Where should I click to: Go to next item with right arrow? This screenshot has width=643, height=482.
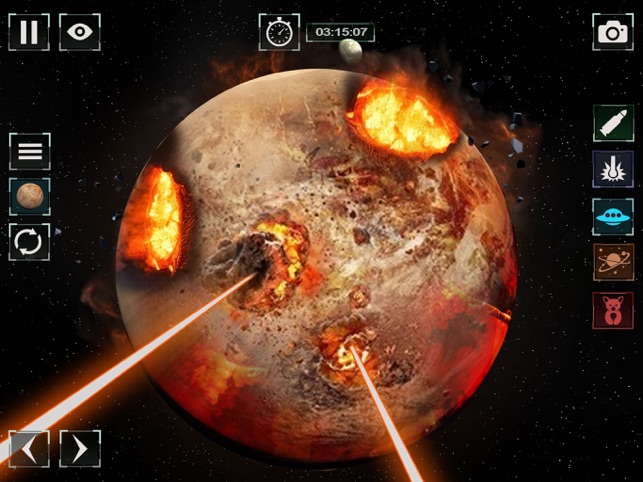80,448
